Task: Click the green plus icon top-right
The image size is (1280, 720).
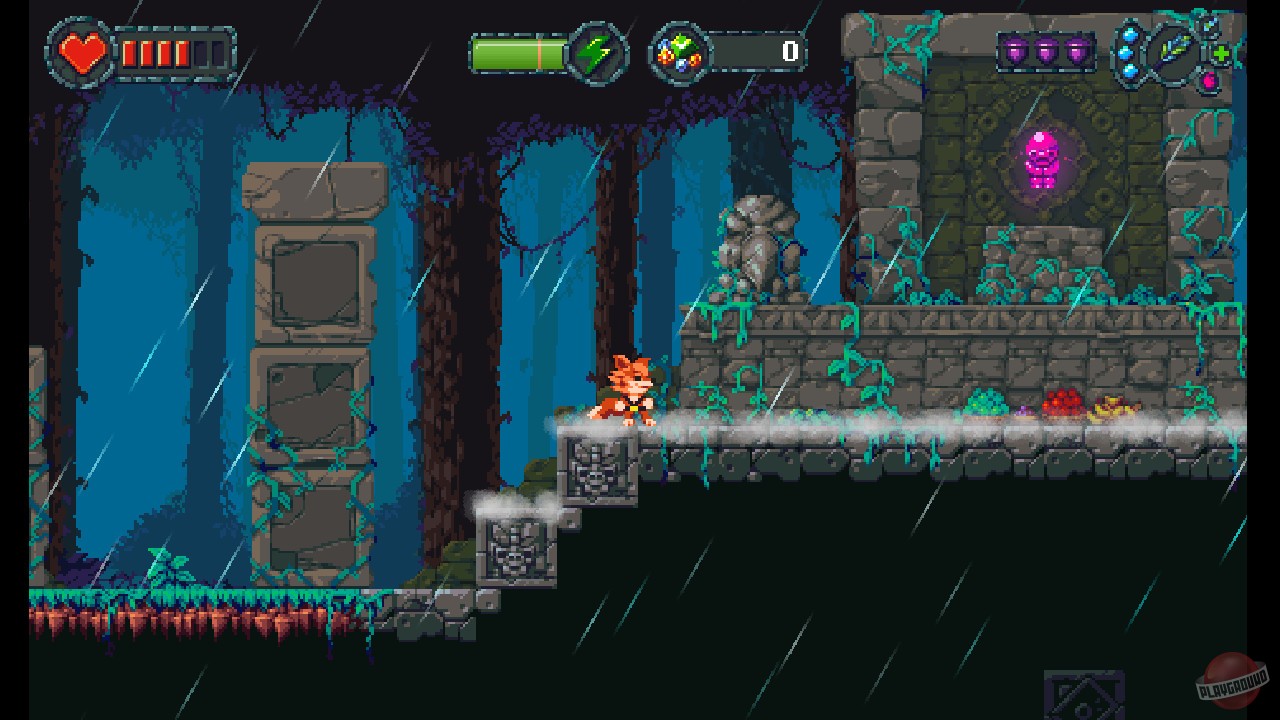Action: 1221,53
